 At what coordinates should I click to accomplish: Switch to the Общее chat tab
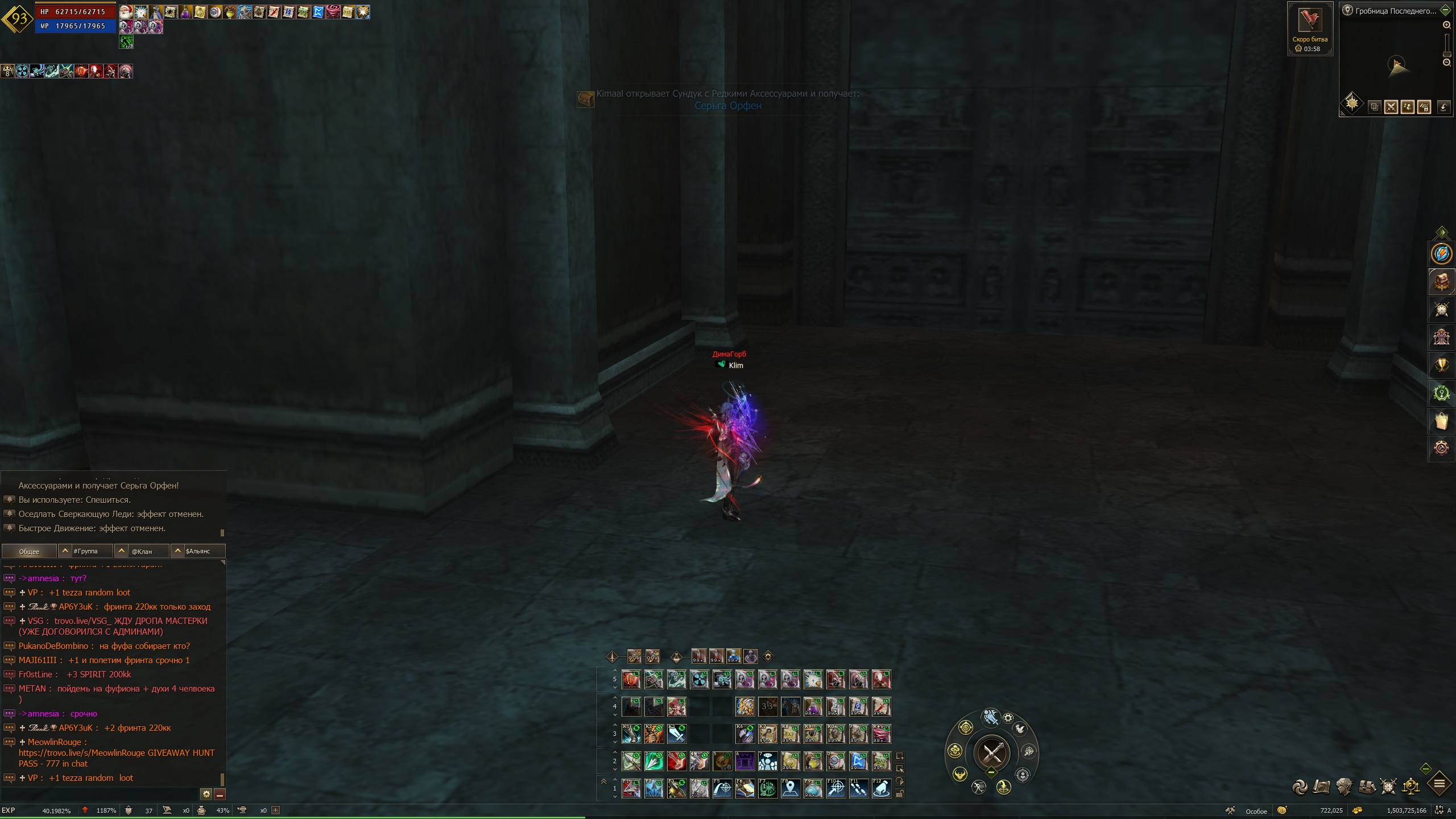(x=29, y=551)
